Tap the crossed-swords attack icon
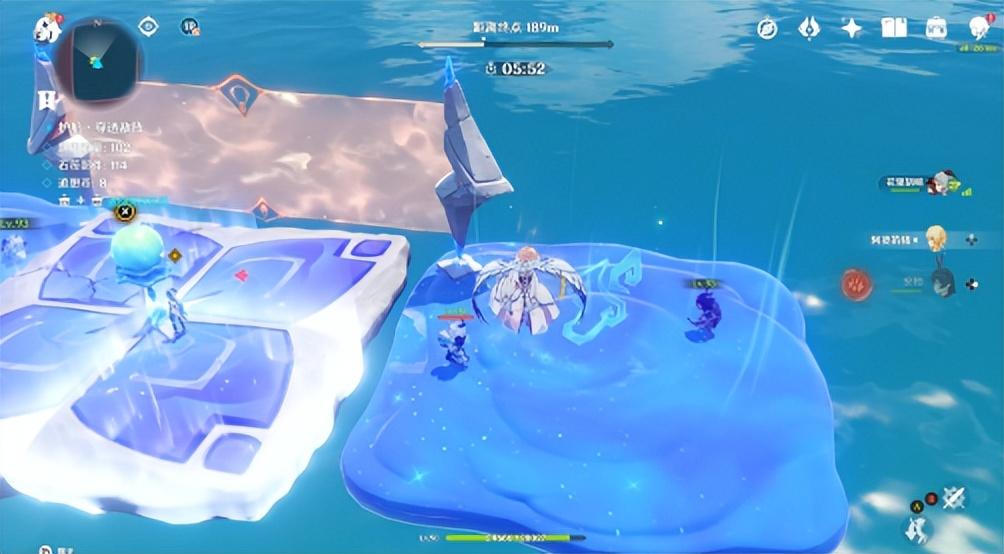 coord(953,497)
